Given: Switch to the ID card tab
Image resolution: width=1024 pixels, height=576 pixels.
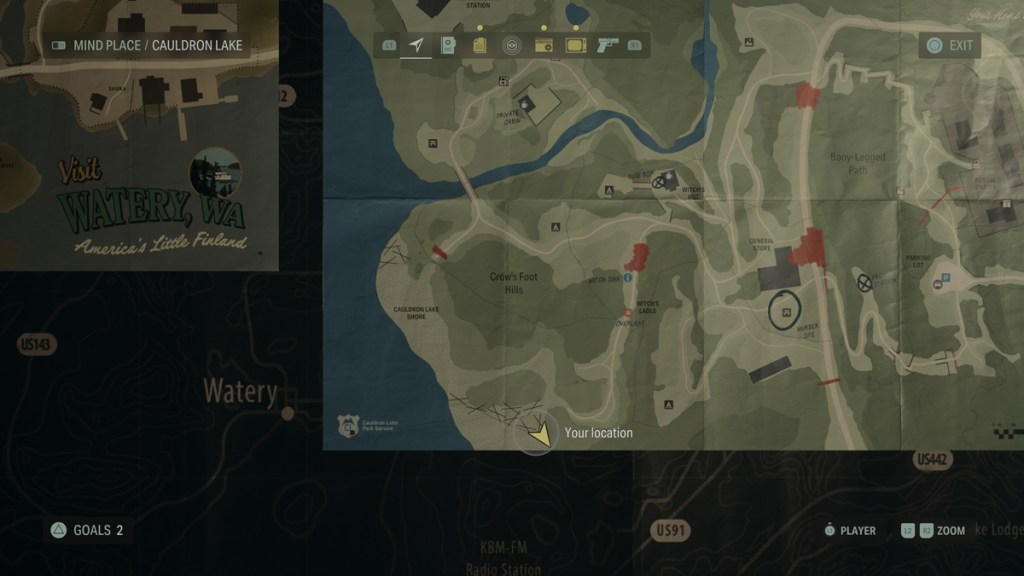Looking at the screenshot, I should click(448, 45).
